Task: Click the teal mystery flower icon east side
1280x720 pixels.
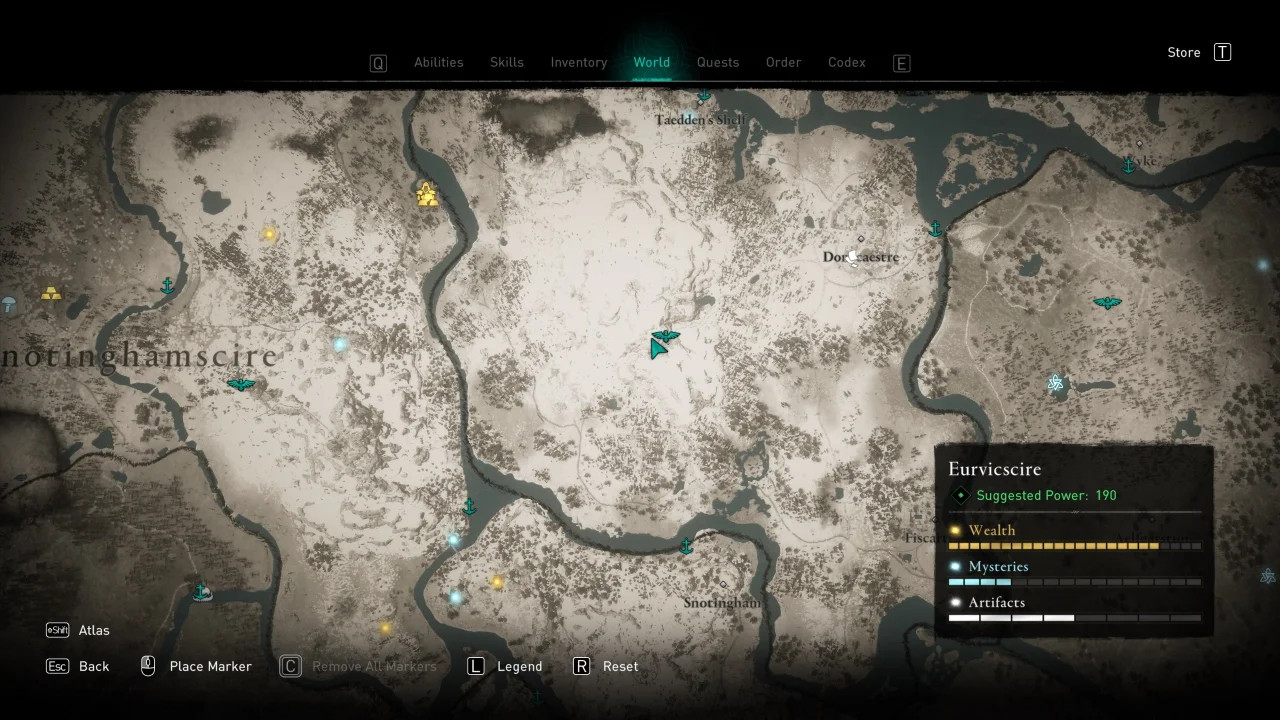Action: (1055, 382)
